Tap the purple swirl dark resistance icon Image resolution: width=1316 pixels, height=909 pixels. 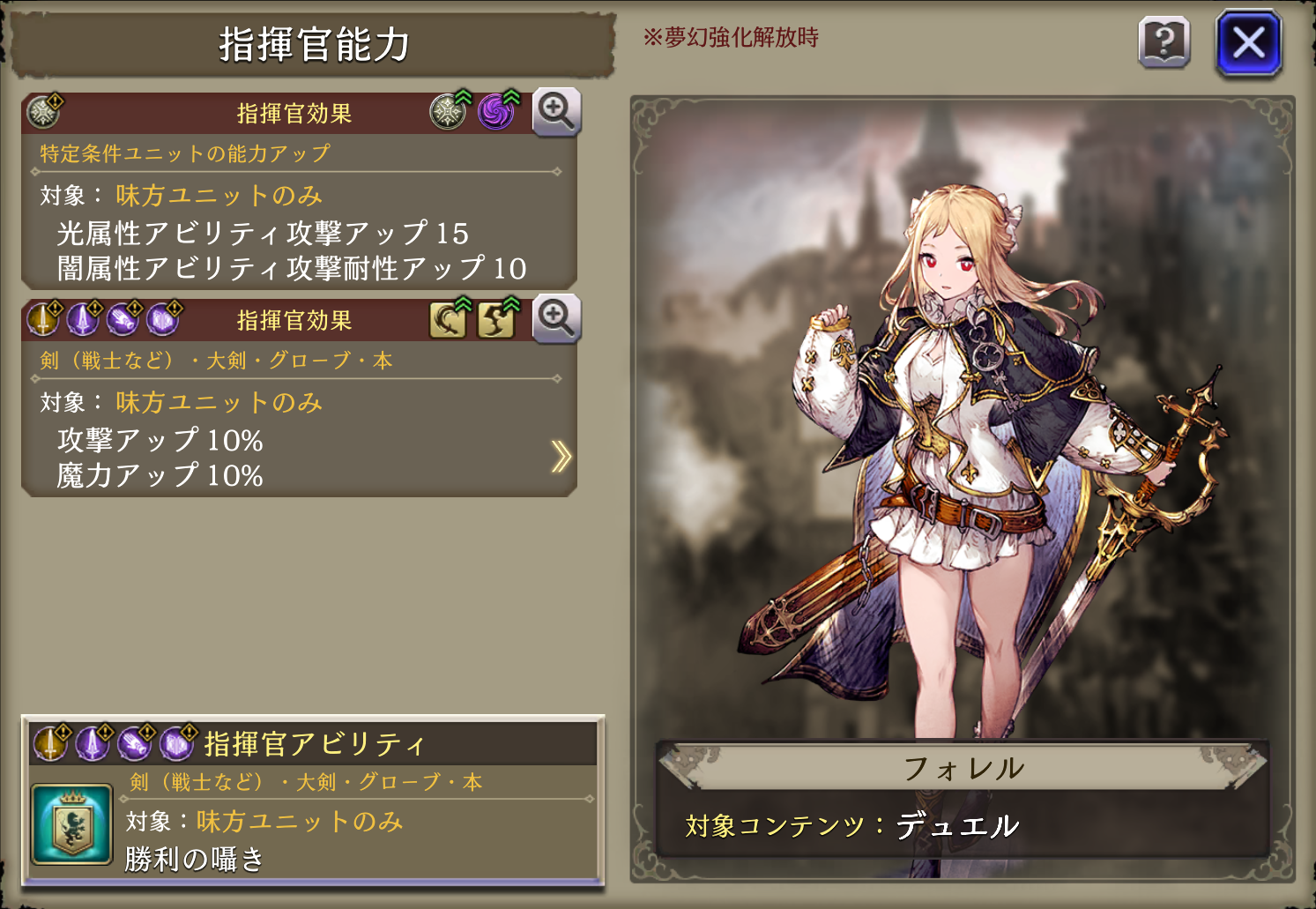497,112
